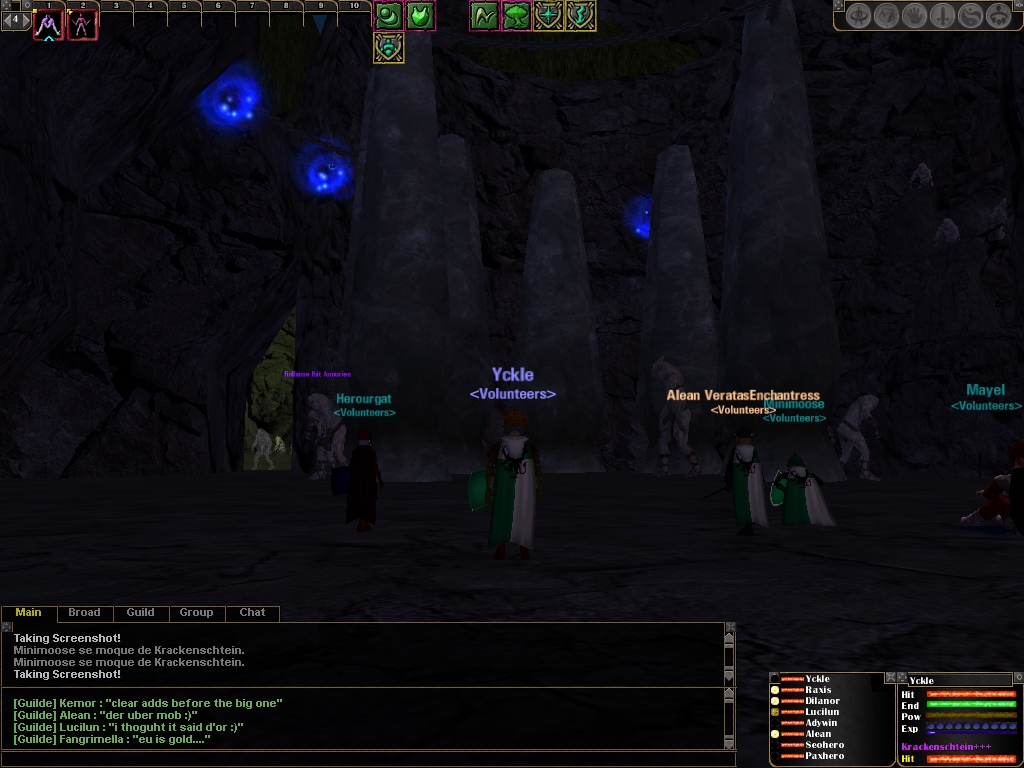Open the Broad chat tab

[84, 613]
